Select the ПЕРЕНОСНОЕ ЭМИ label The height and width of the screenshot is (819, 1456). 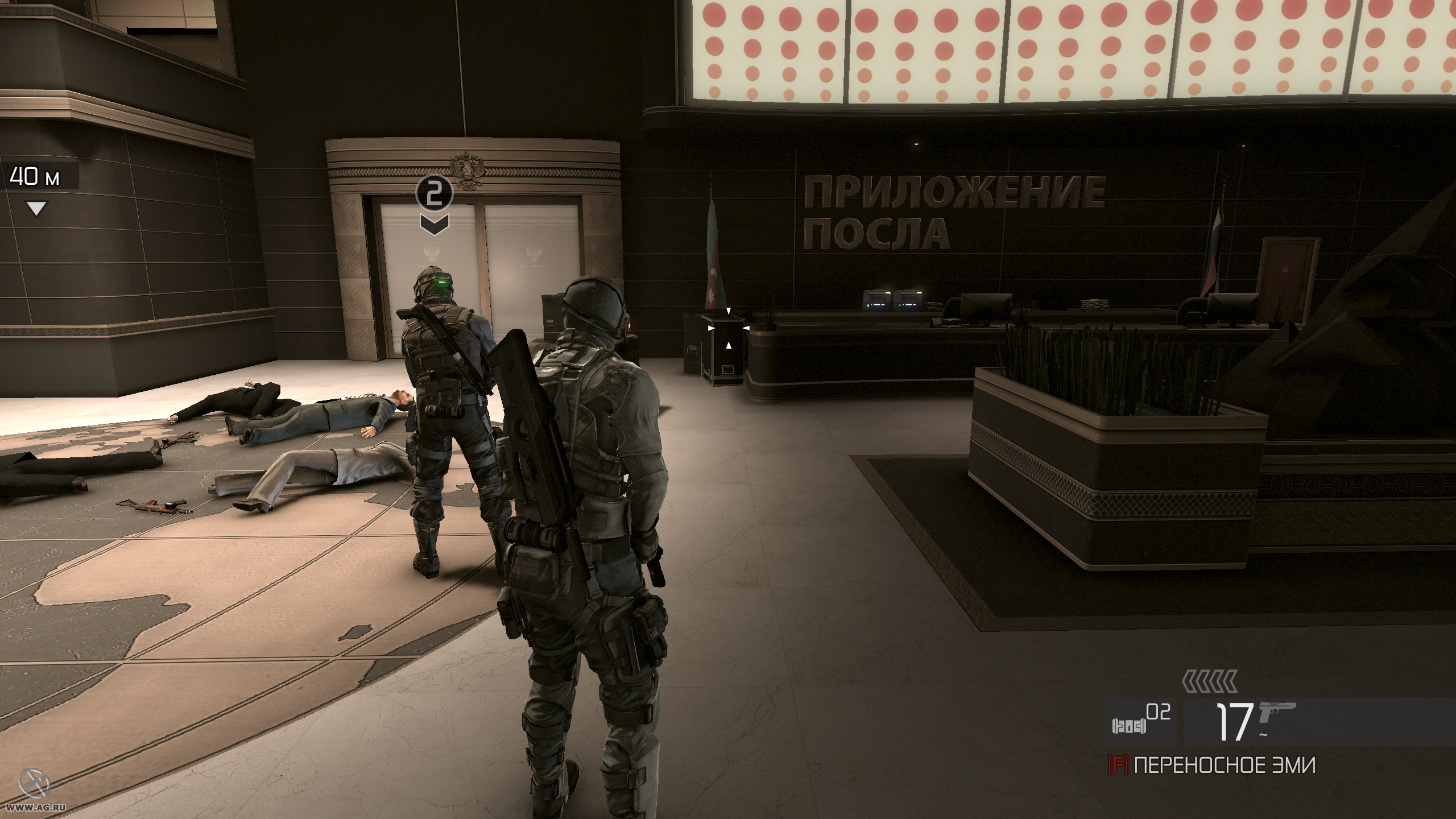1225,764
